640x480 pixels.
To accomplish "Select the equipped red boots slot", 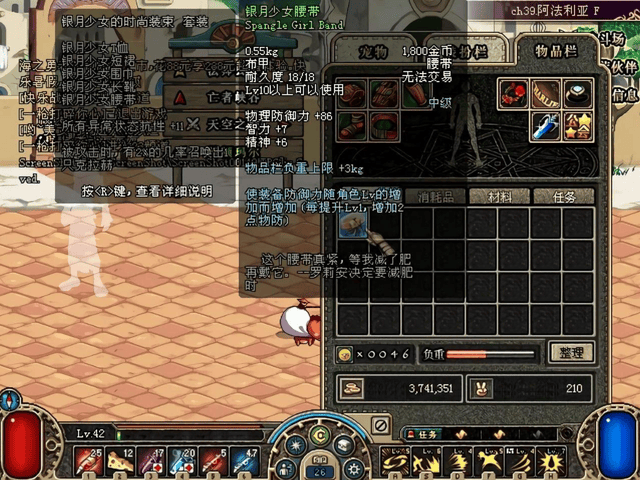I will 352,127.
